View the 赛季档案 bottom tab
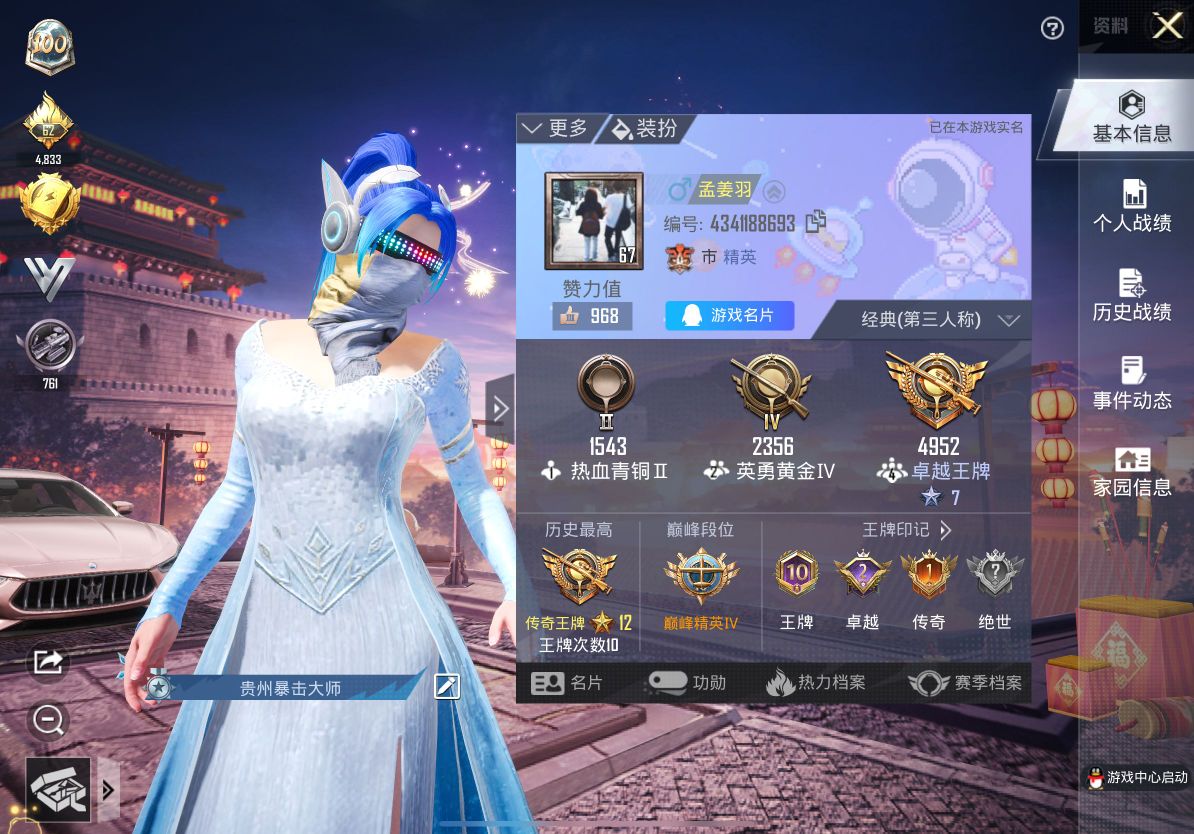 tap(965, 683)
